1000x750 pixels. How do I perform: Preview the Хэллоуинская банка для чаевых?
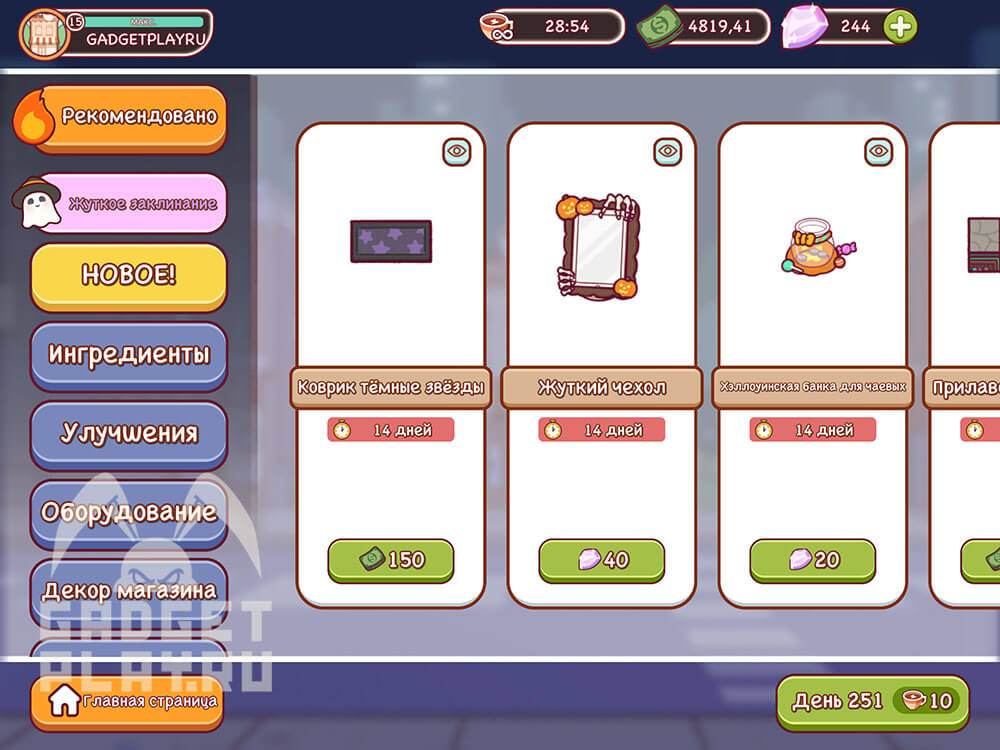[x=879, y=152]
